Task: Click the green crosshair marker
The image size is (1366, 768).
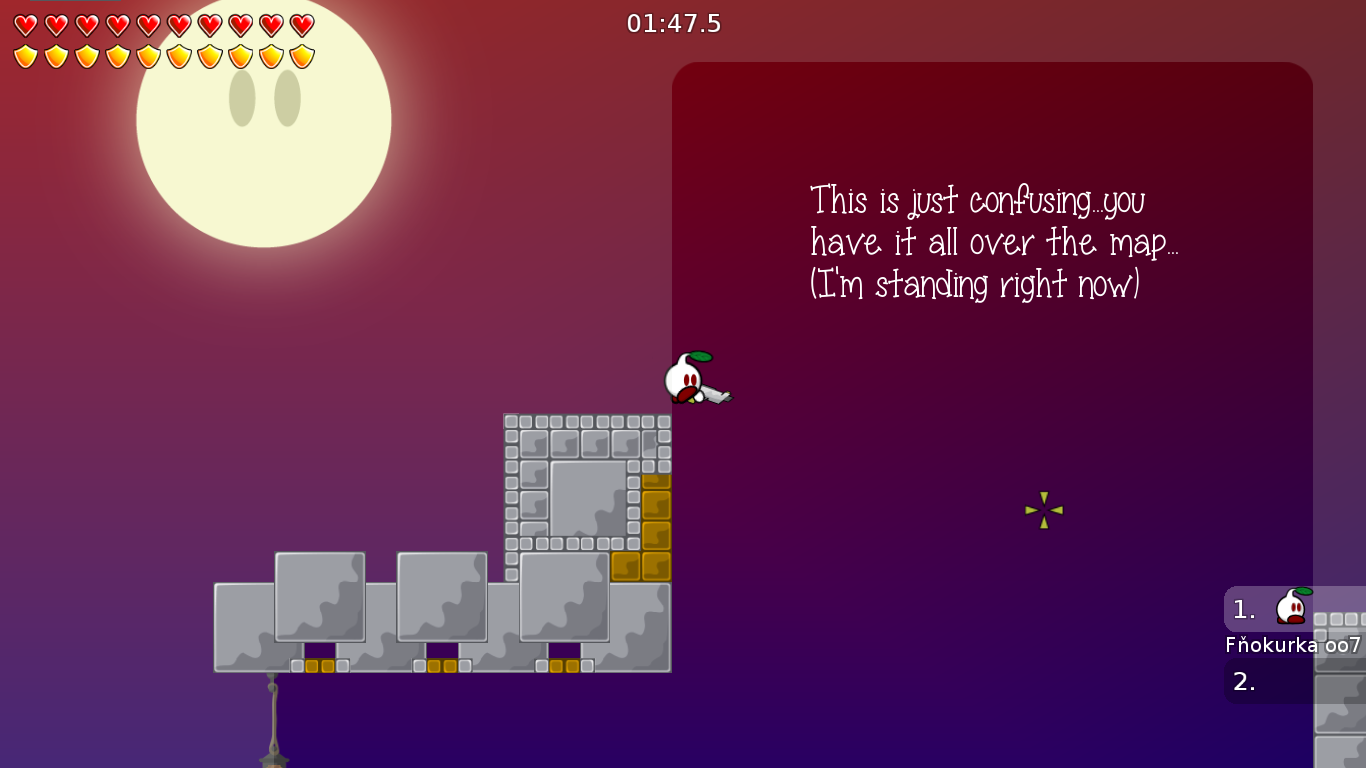Action: [x=1043, y=511]
